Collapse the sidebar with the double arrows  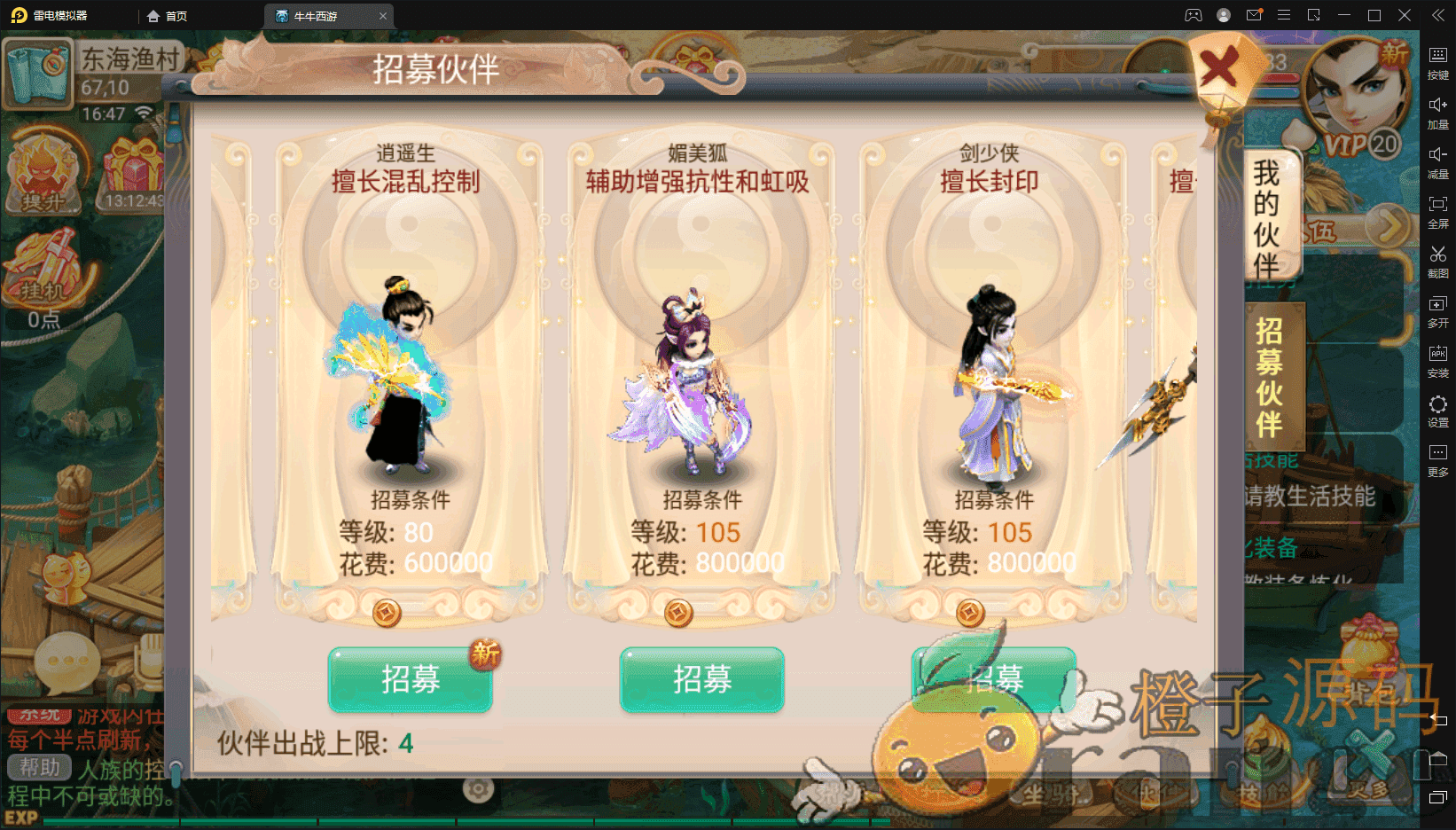point(1437,15)
